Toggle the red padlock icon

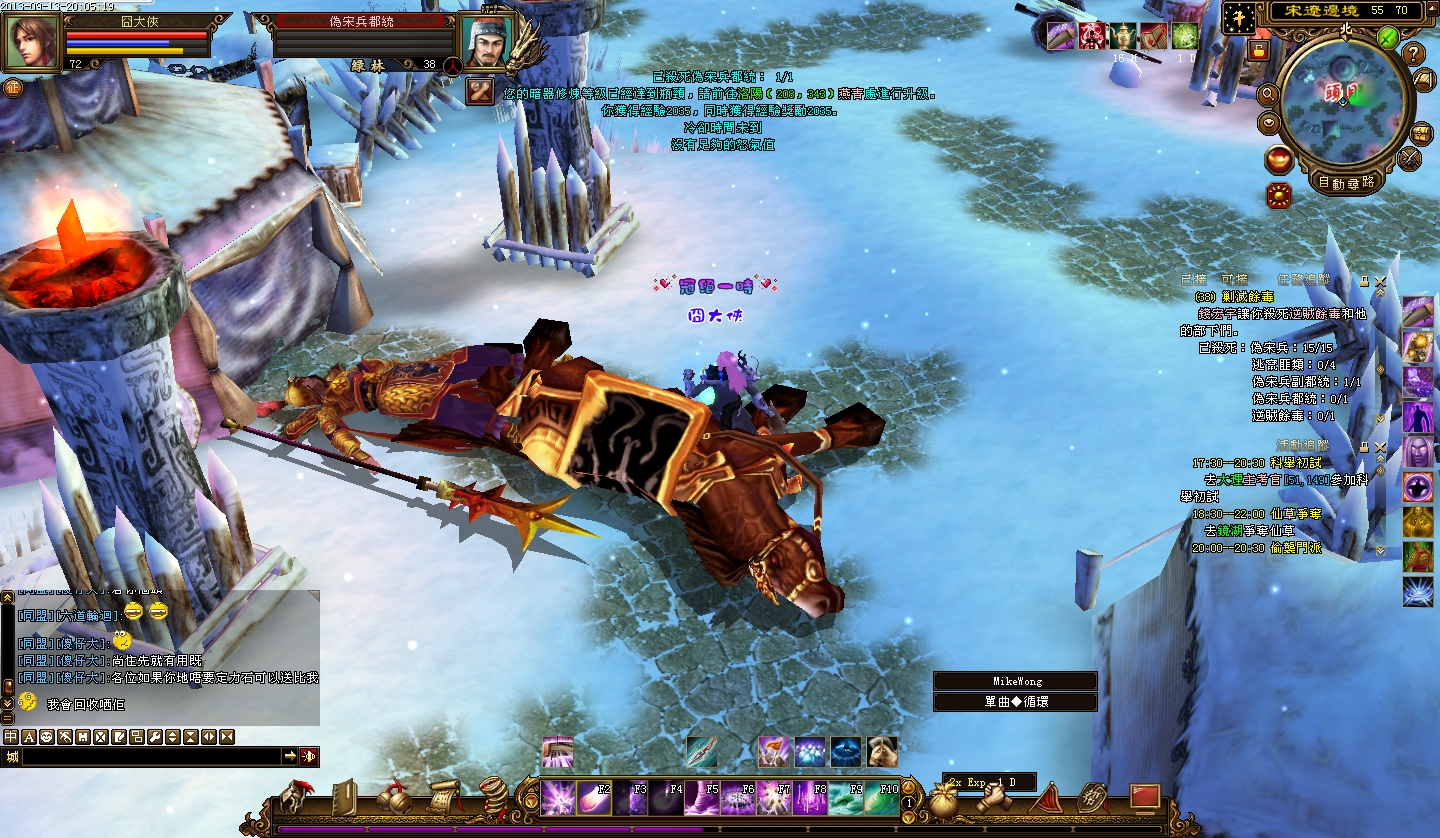coord(1259,49)
